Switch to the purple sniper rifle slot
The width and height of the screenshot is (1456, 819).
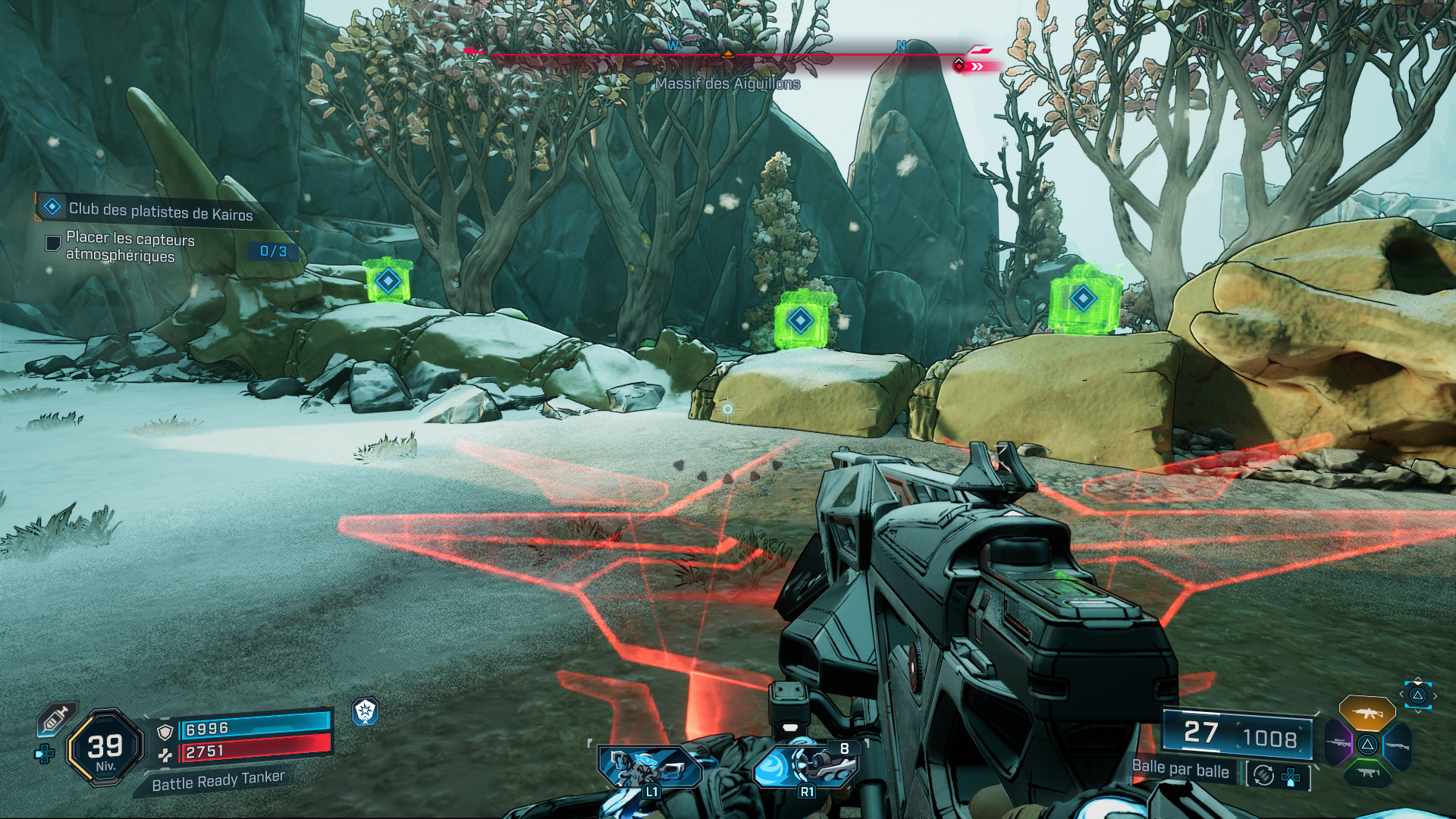1338,743
